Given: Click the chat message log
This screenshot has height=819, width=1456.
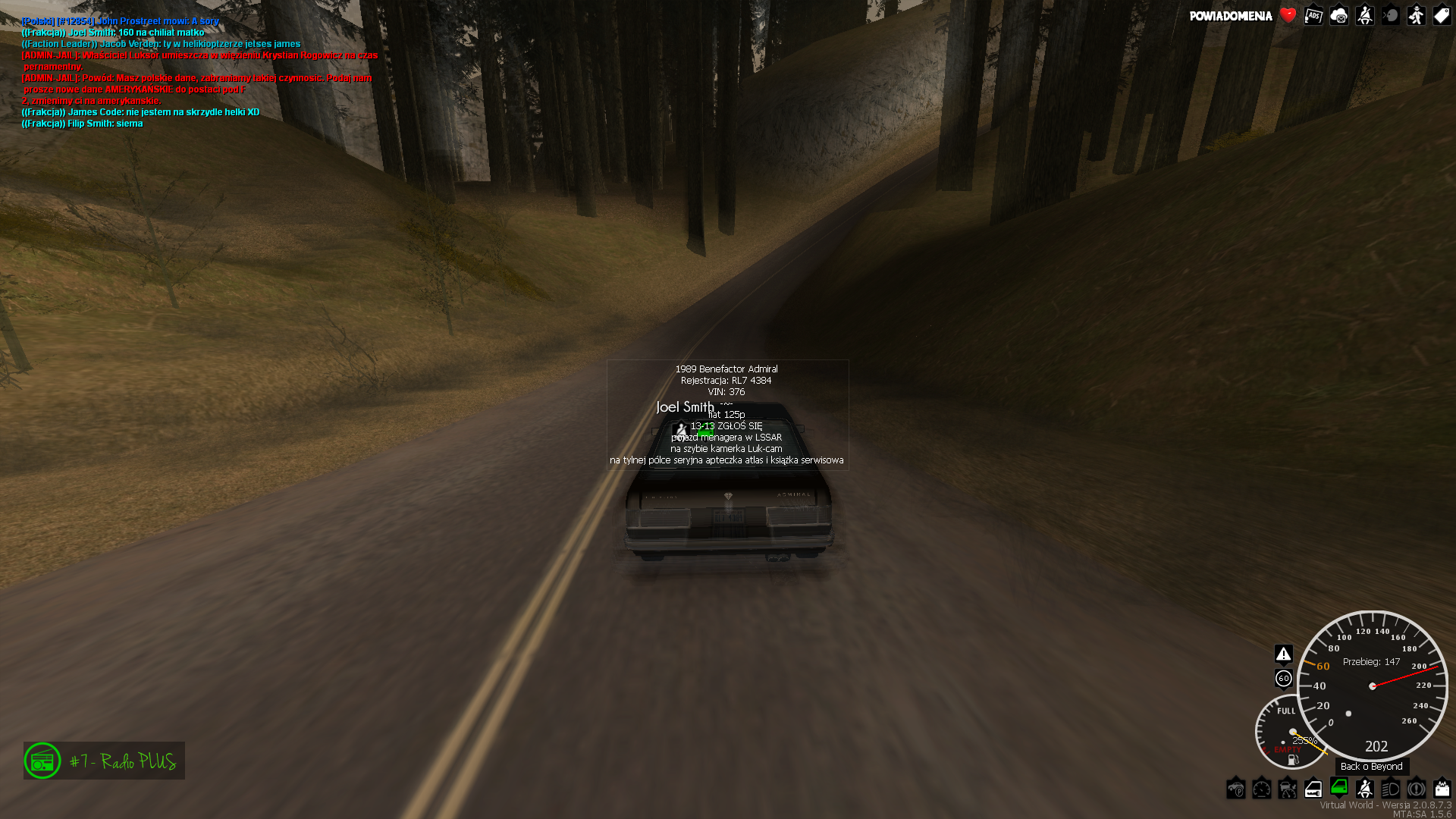Looking at the screenshot, I should 199,72.
